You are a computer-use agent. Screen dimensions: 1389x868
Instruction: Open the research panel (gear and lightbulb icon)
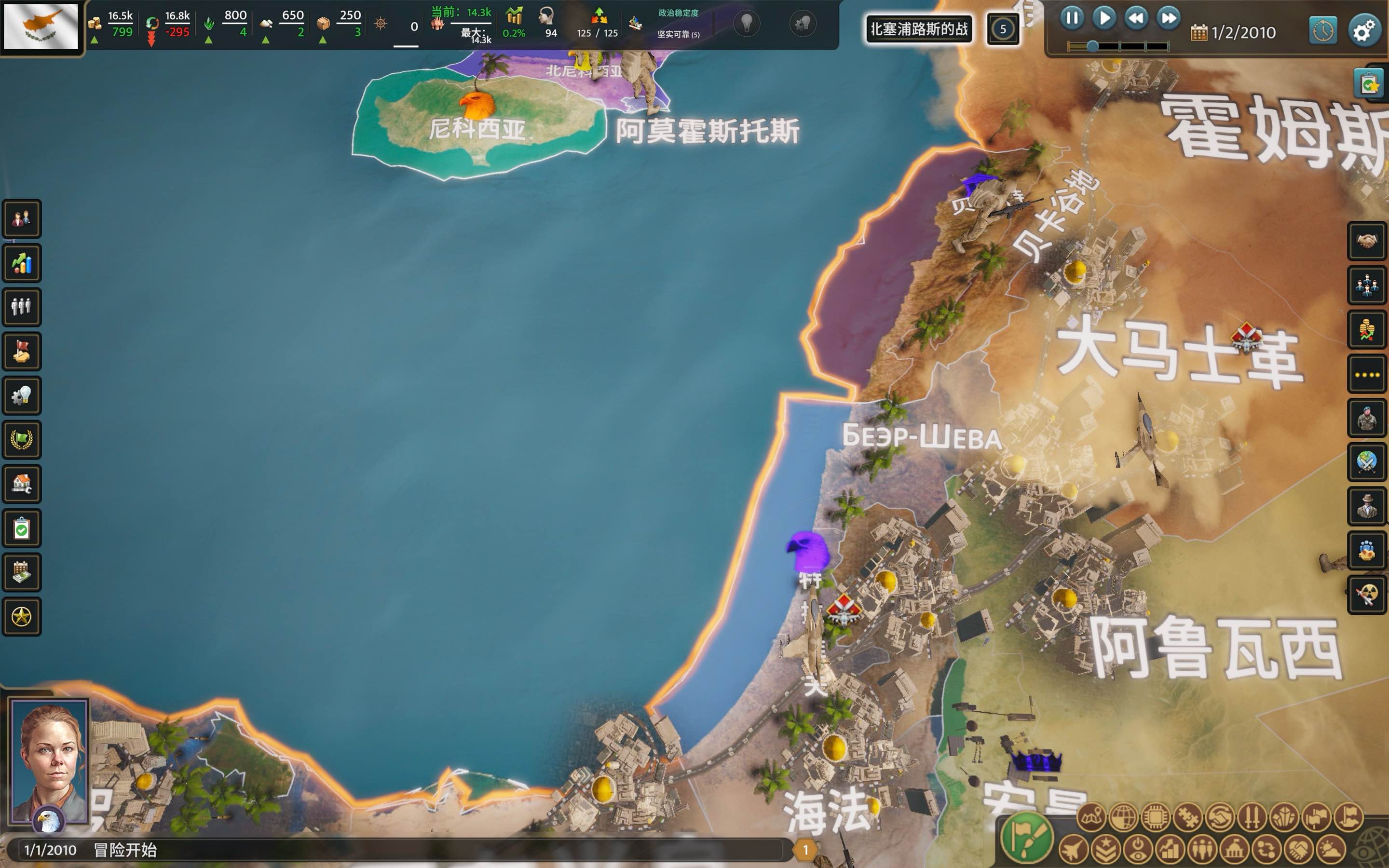pyautogui.click(x=22, y=396)
